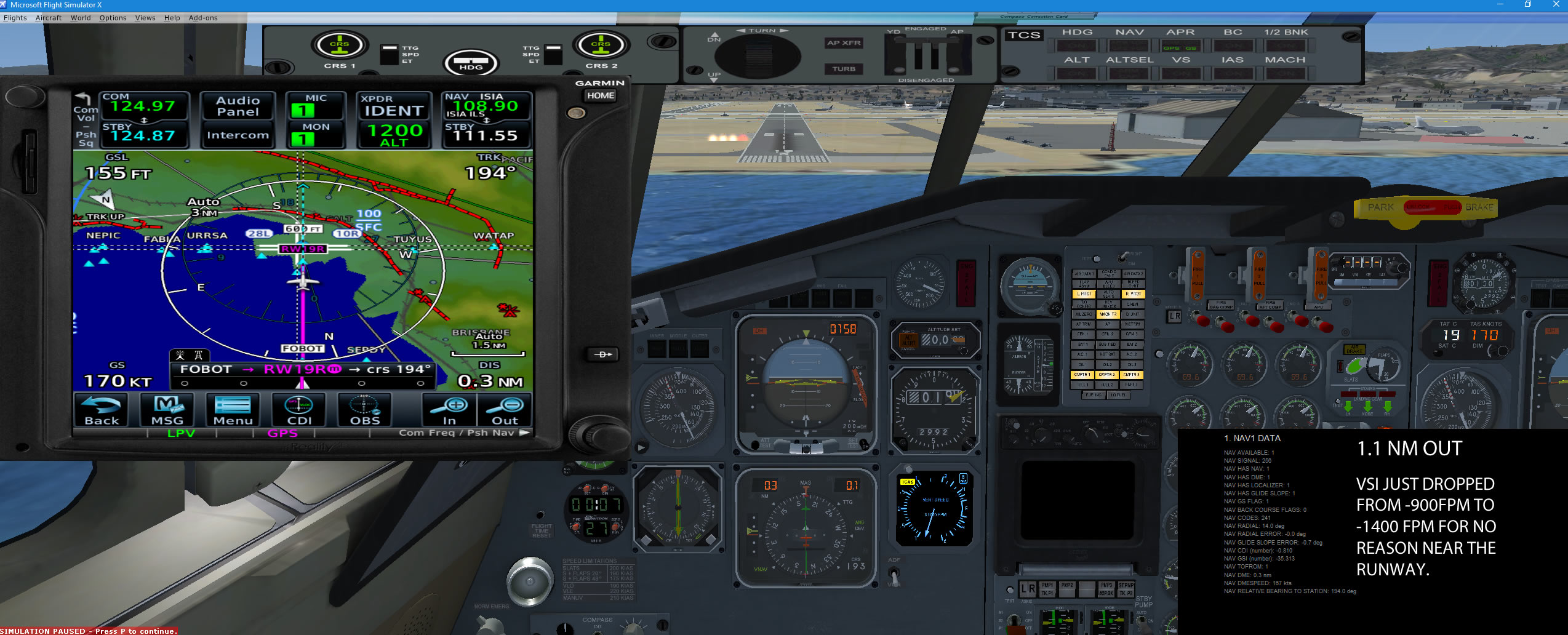This screenshot has width=1568, height=635.
Task: Open the Help menu
Action: point(172,18)
